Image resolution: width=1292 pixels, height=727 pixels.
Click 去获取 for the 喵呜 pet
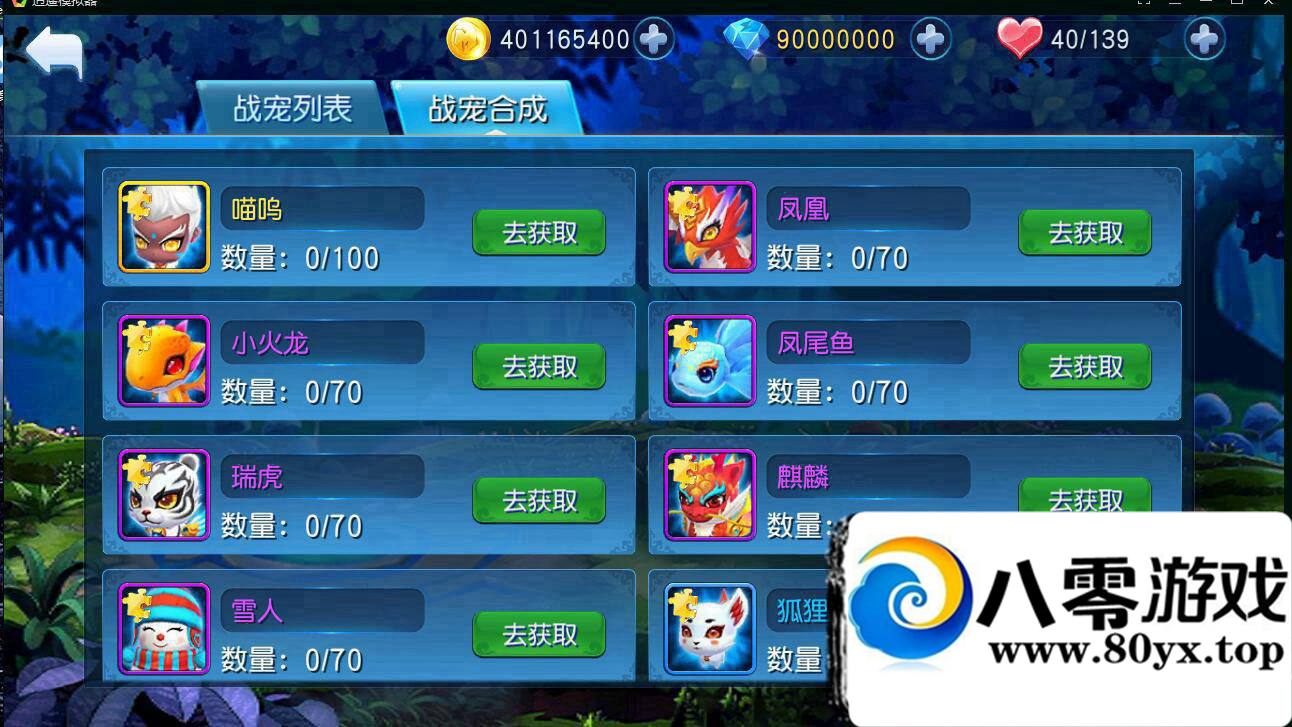pyautogui.click(x=539, y=233)
